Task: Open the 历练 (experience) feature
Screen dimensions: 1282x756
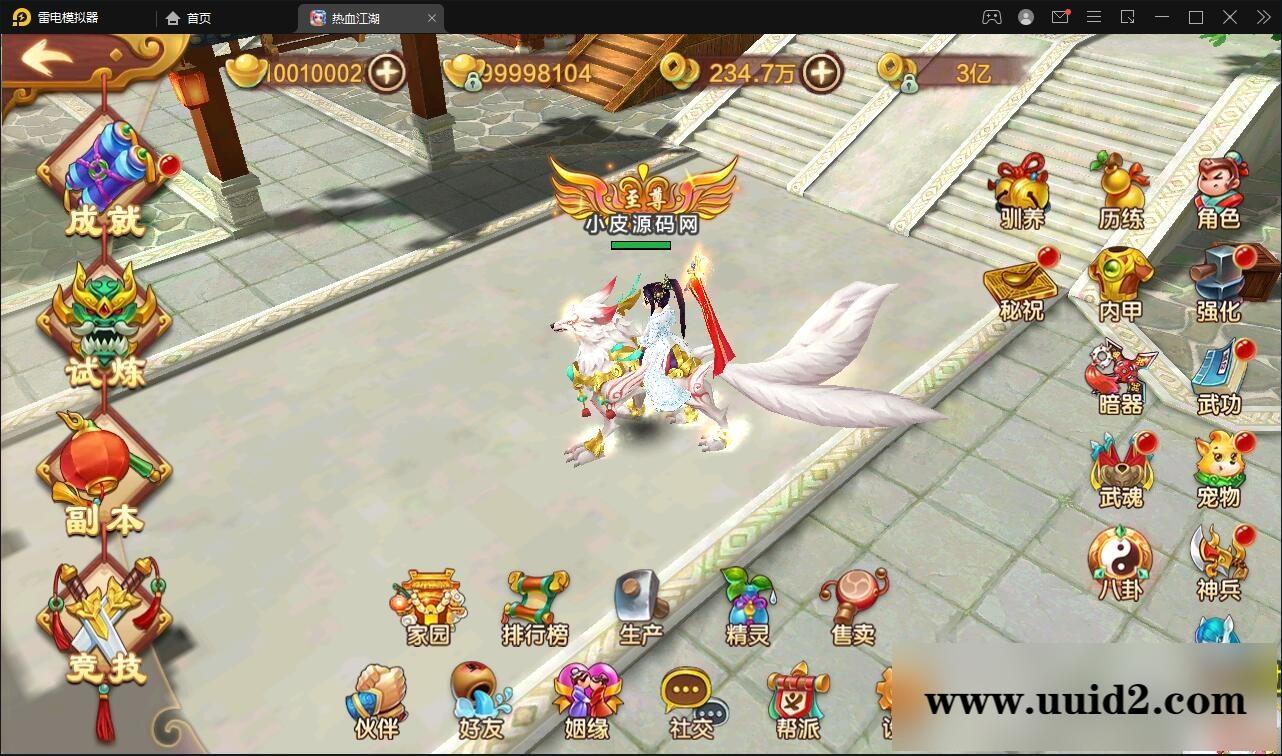Action: pyautogui.click(x=1119, y=185)
